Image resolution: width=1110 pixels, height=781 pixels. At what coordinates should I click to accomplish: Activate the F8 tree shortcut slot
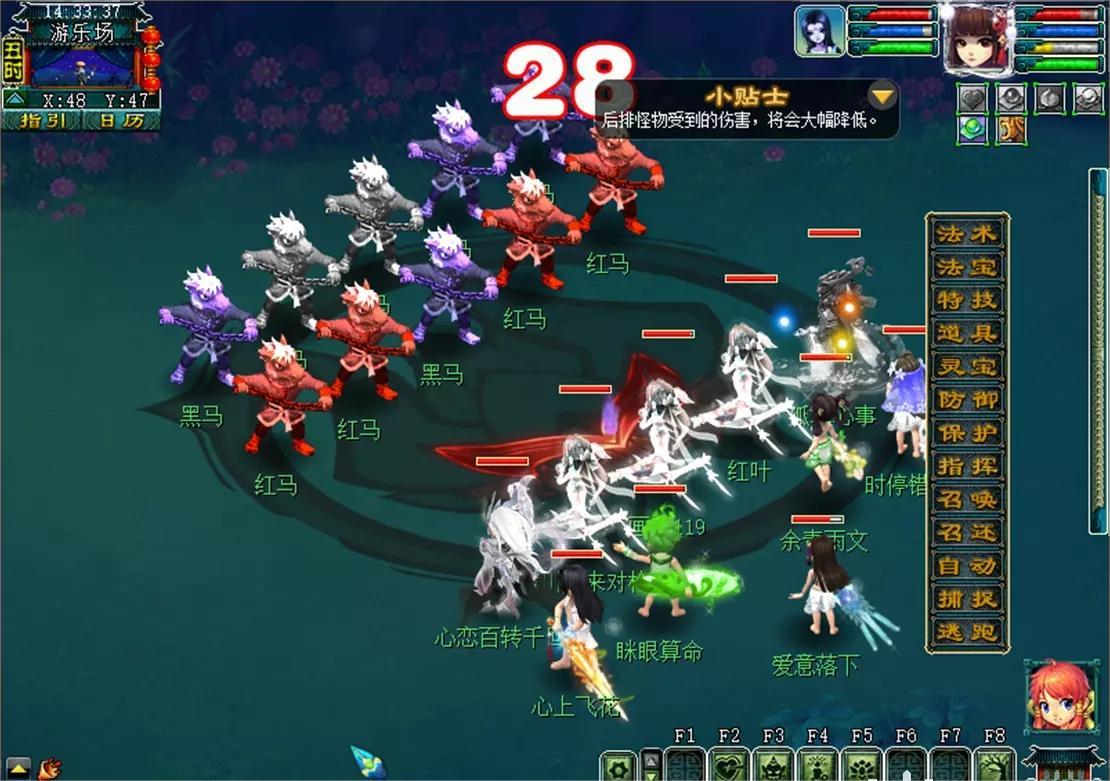pos(993,766)
